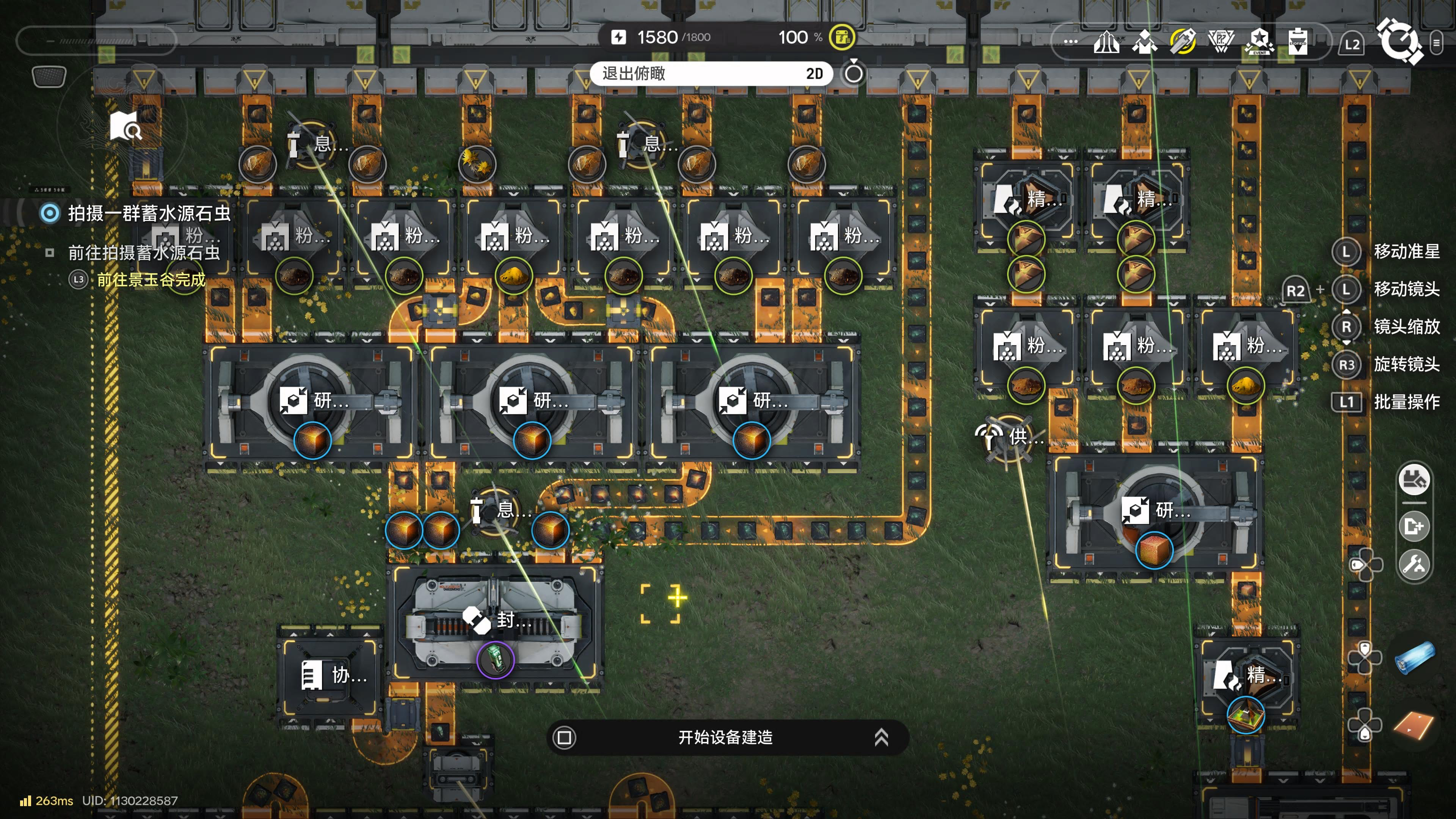The image size is (1456, 819).
Task: Select the blue battery cylinder item
Action: click(1415, 658)
